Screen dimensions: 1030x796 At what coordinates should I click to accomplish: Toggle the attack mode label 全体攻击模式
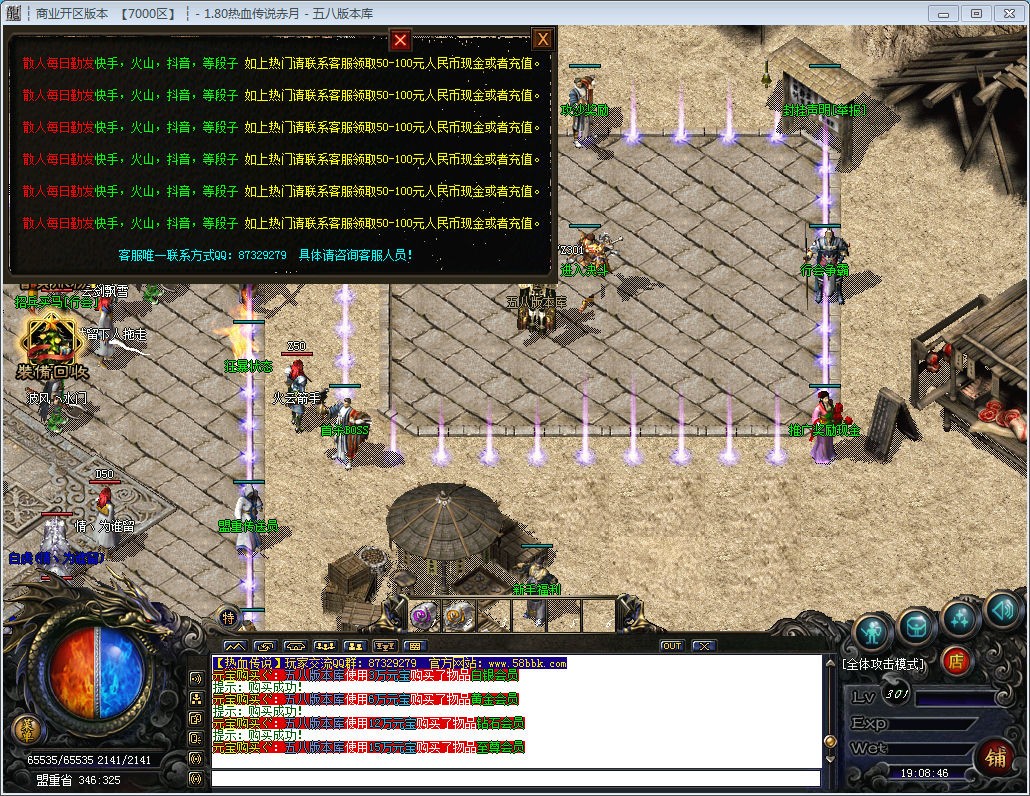coord(883,663)
